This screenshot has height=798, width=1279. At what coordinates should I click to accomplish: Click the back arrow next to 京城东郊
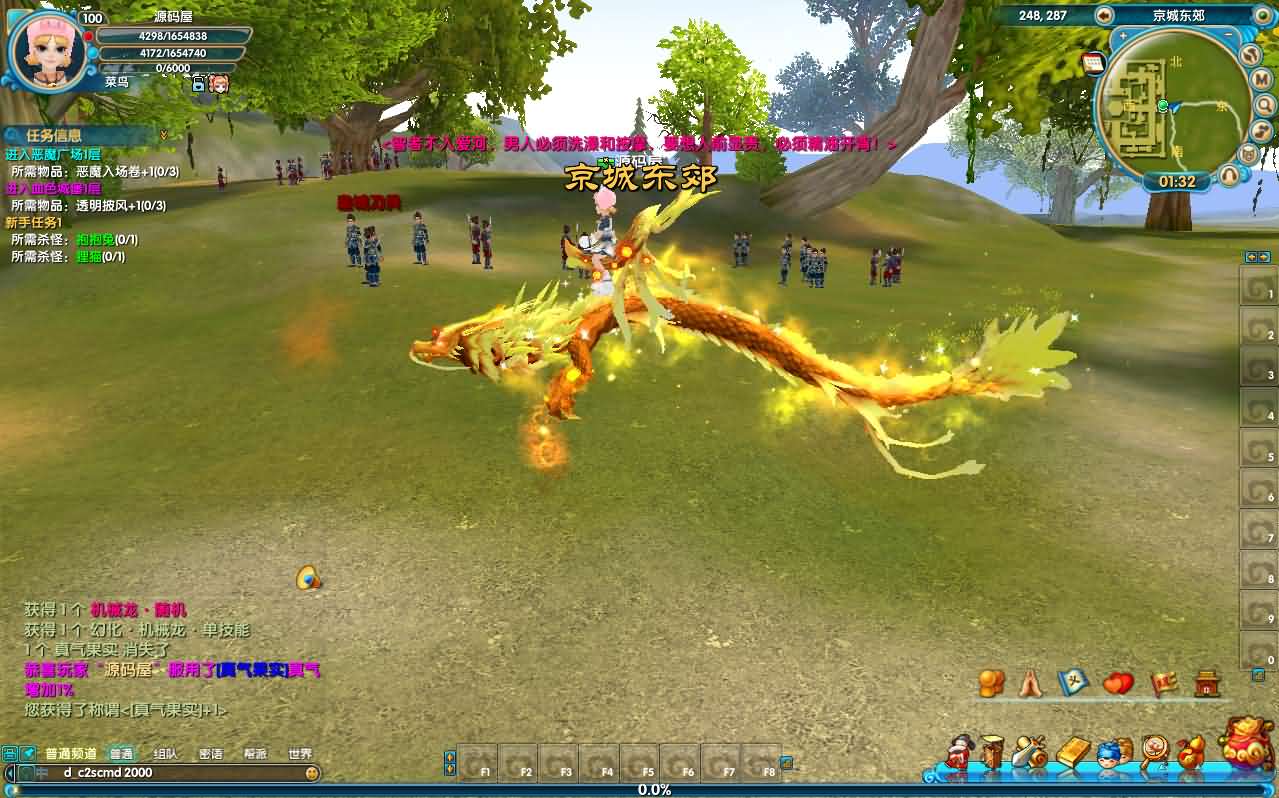[x=1104, y=15]
